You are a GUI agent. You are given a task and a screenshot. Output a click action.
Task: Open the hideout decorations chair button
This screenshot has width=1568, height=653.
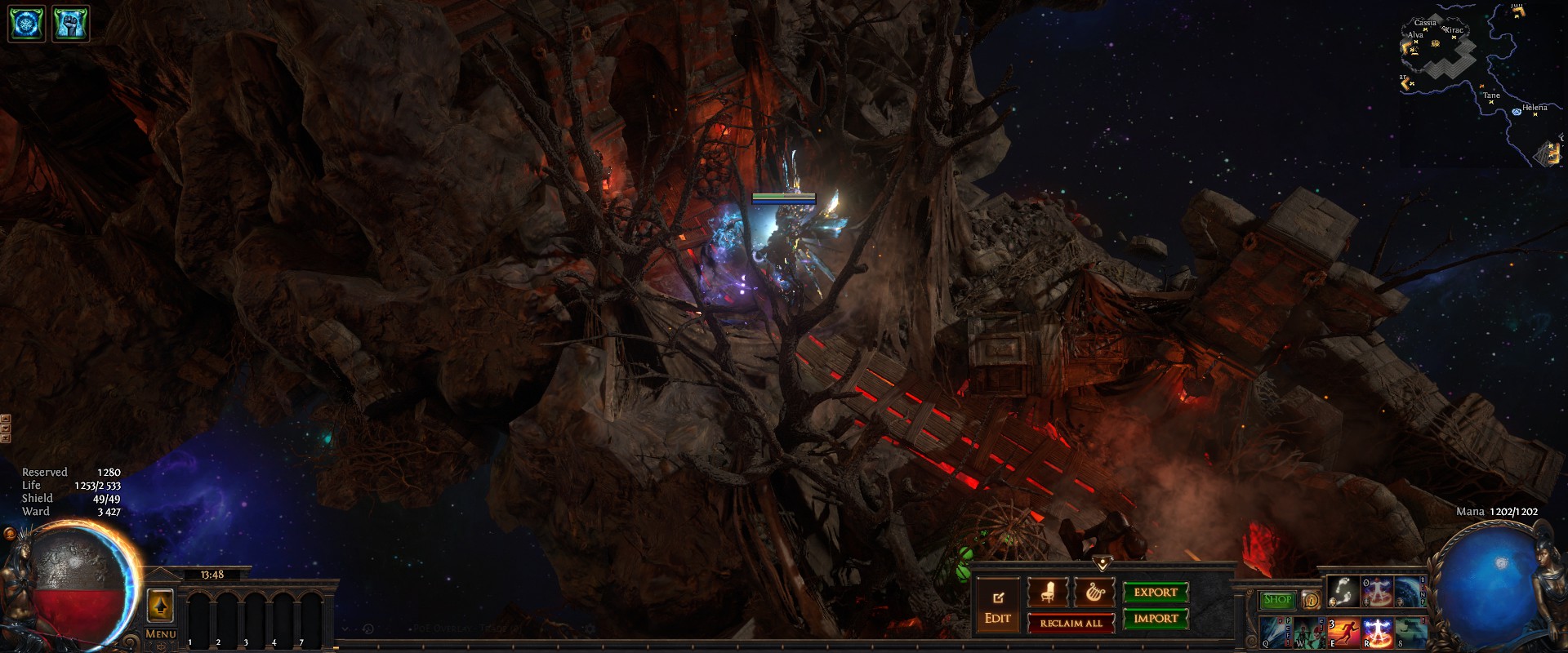[1046, 593]
